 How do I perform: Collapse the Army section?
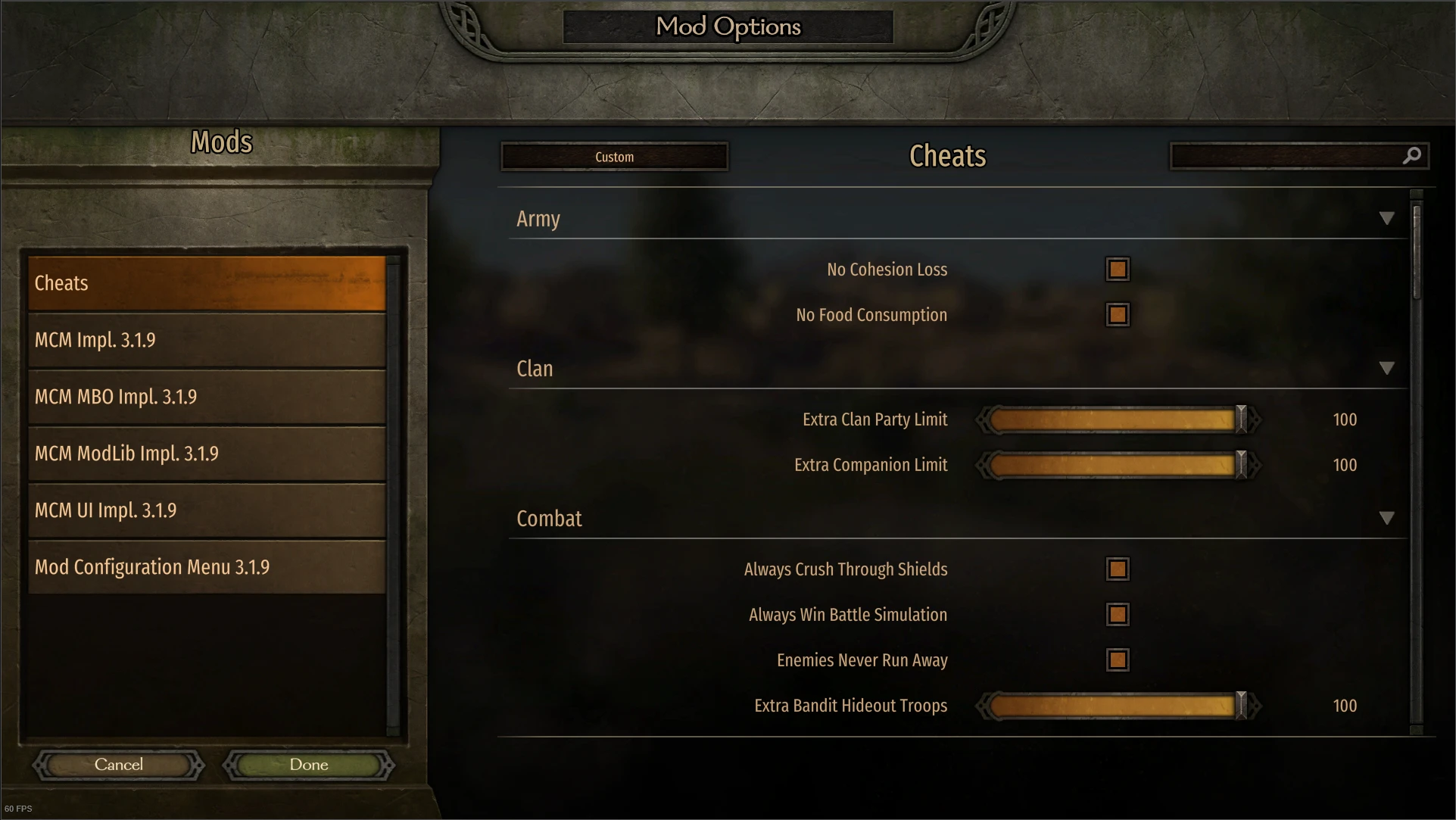(1388, 218)
